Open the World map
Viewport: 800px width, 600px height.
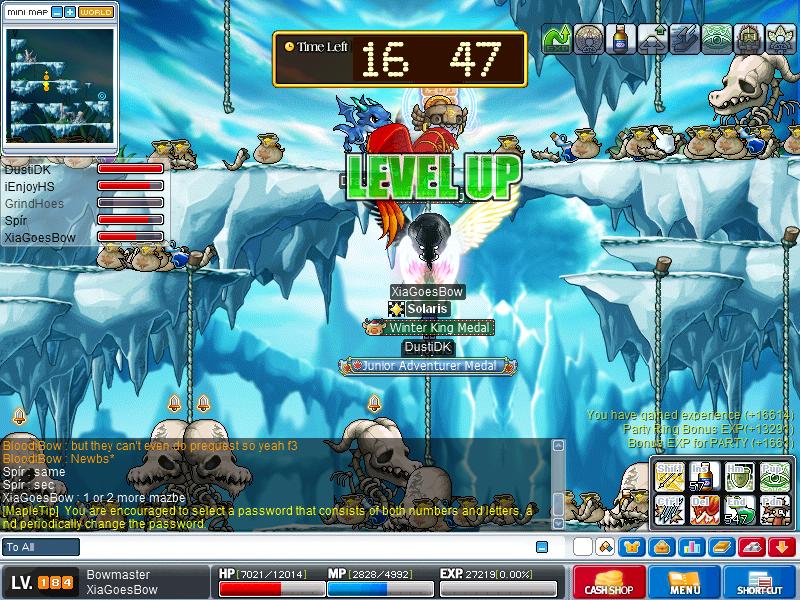pos(96,12)
